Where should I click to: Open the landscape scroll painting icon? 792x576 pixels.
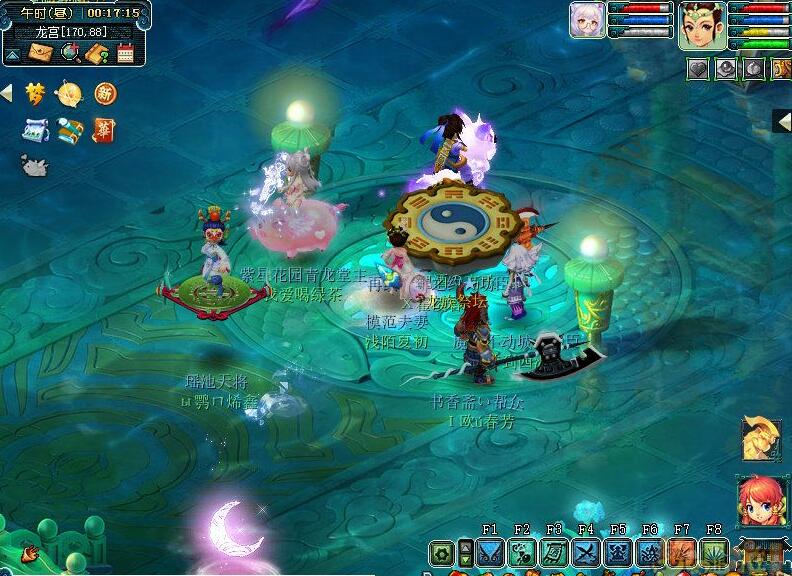36,130
